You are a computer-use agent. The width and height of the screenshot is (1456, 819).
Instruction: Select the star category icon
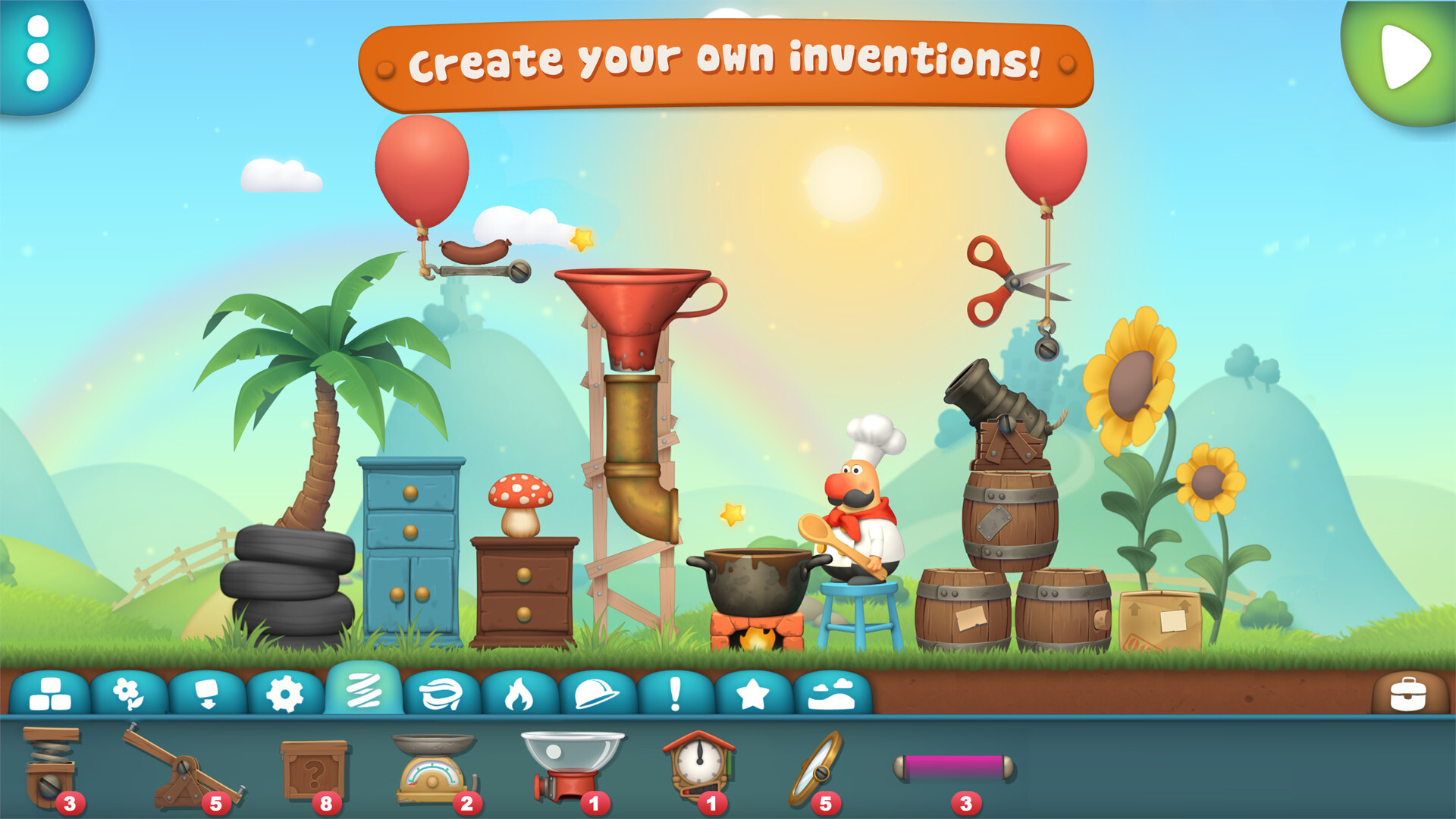tap(753, 694)
